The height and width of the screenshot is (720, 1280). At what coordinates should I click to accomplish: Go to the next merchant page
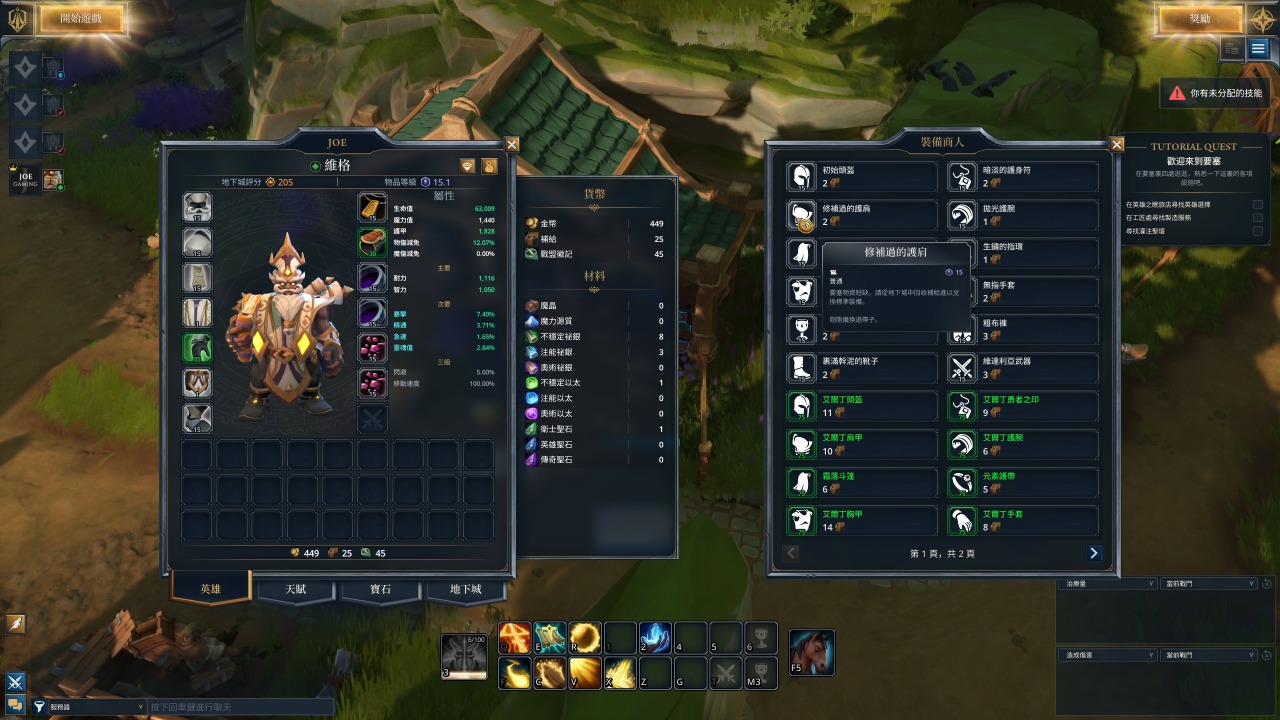1093,553
